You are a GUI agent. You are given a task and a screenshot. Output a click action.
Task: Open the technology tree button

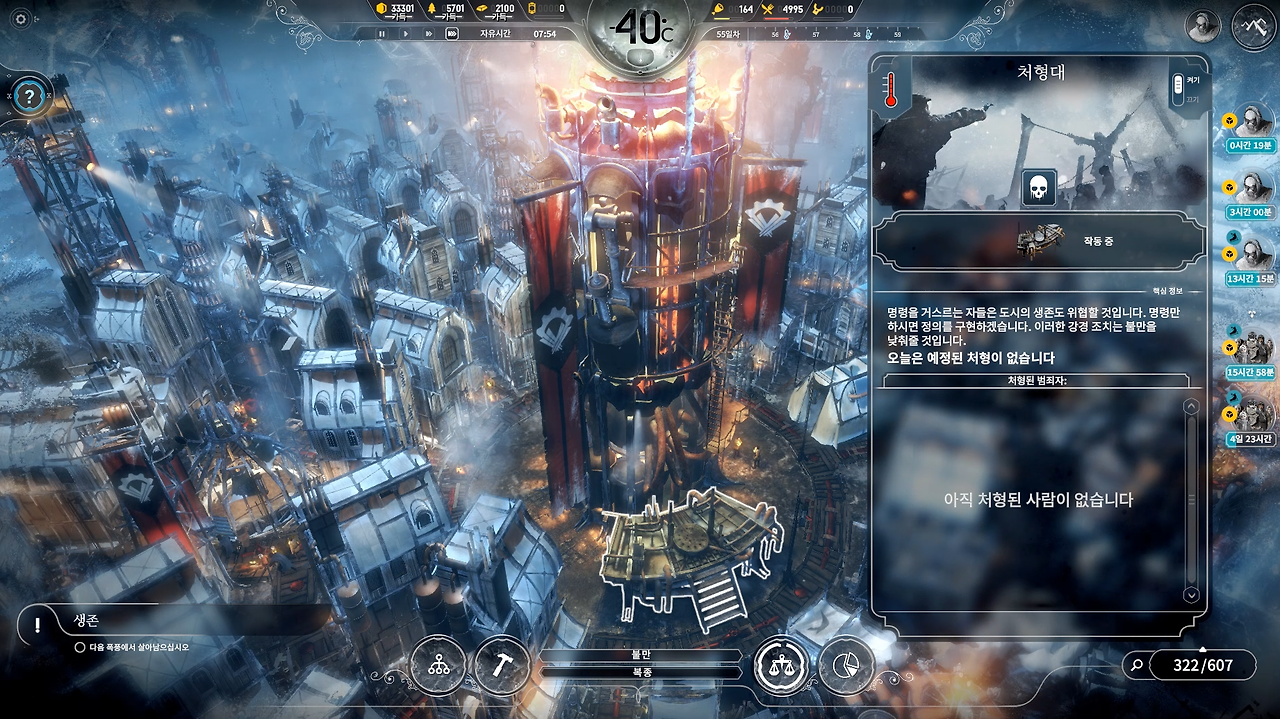(x=438, y=665)
